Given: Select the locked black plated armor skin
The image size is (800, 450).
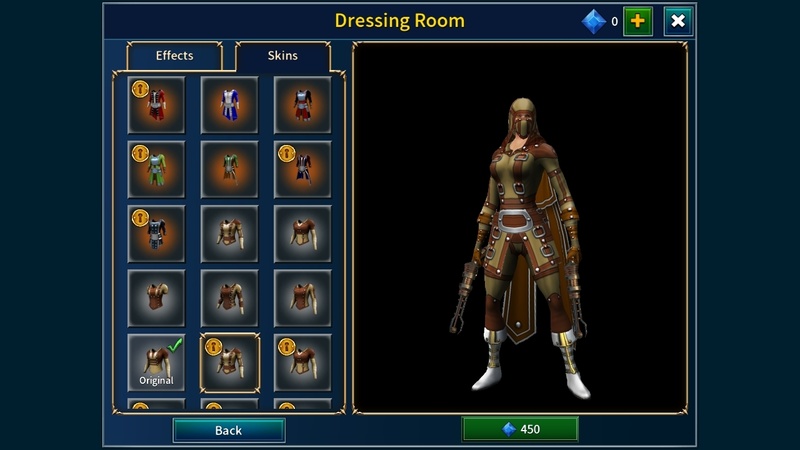Looking at the screenshot, I should pyautogui.click(x=156, y=234).
